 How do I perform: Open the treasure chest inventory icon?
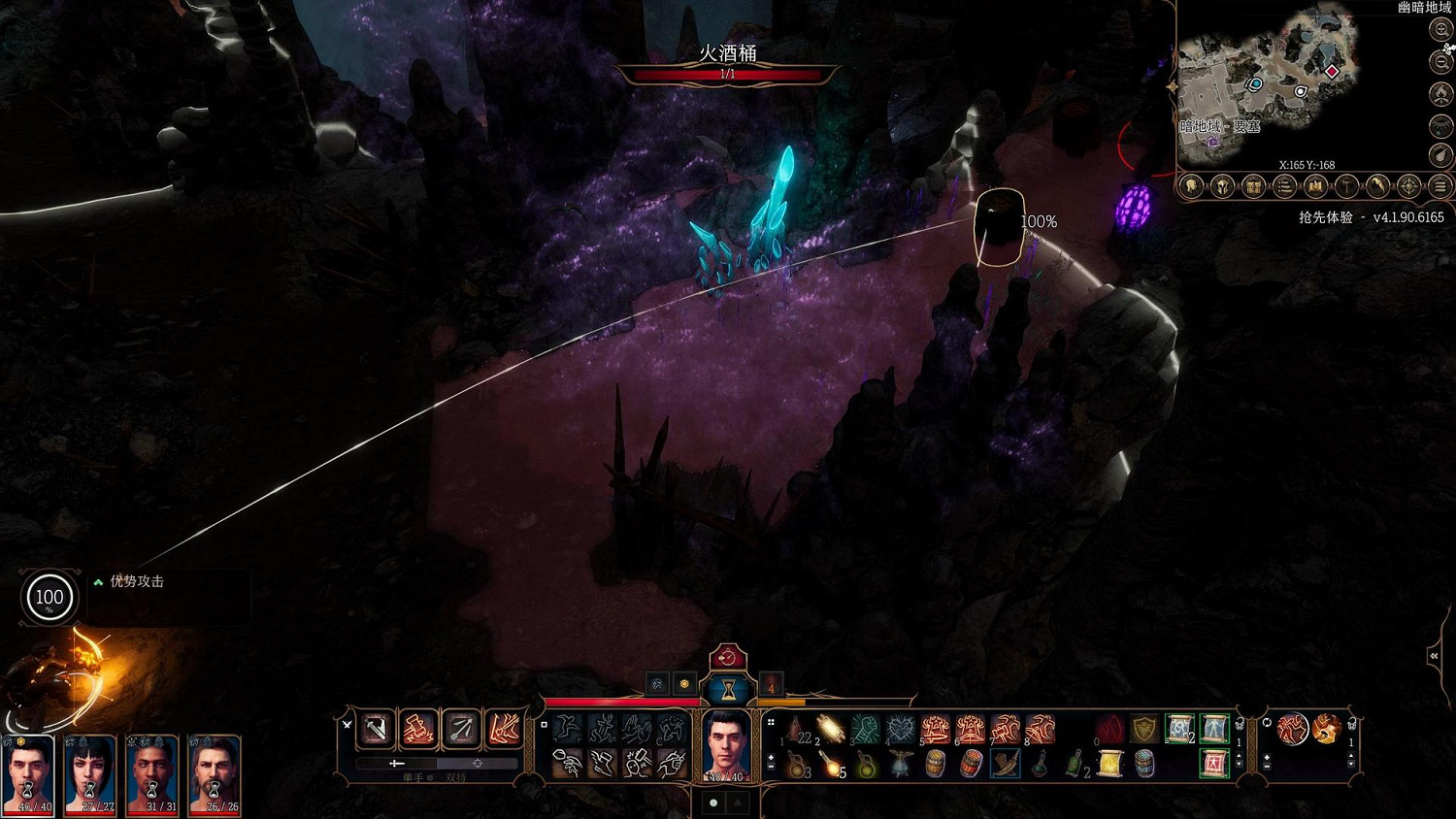(x=1253, y=186)
